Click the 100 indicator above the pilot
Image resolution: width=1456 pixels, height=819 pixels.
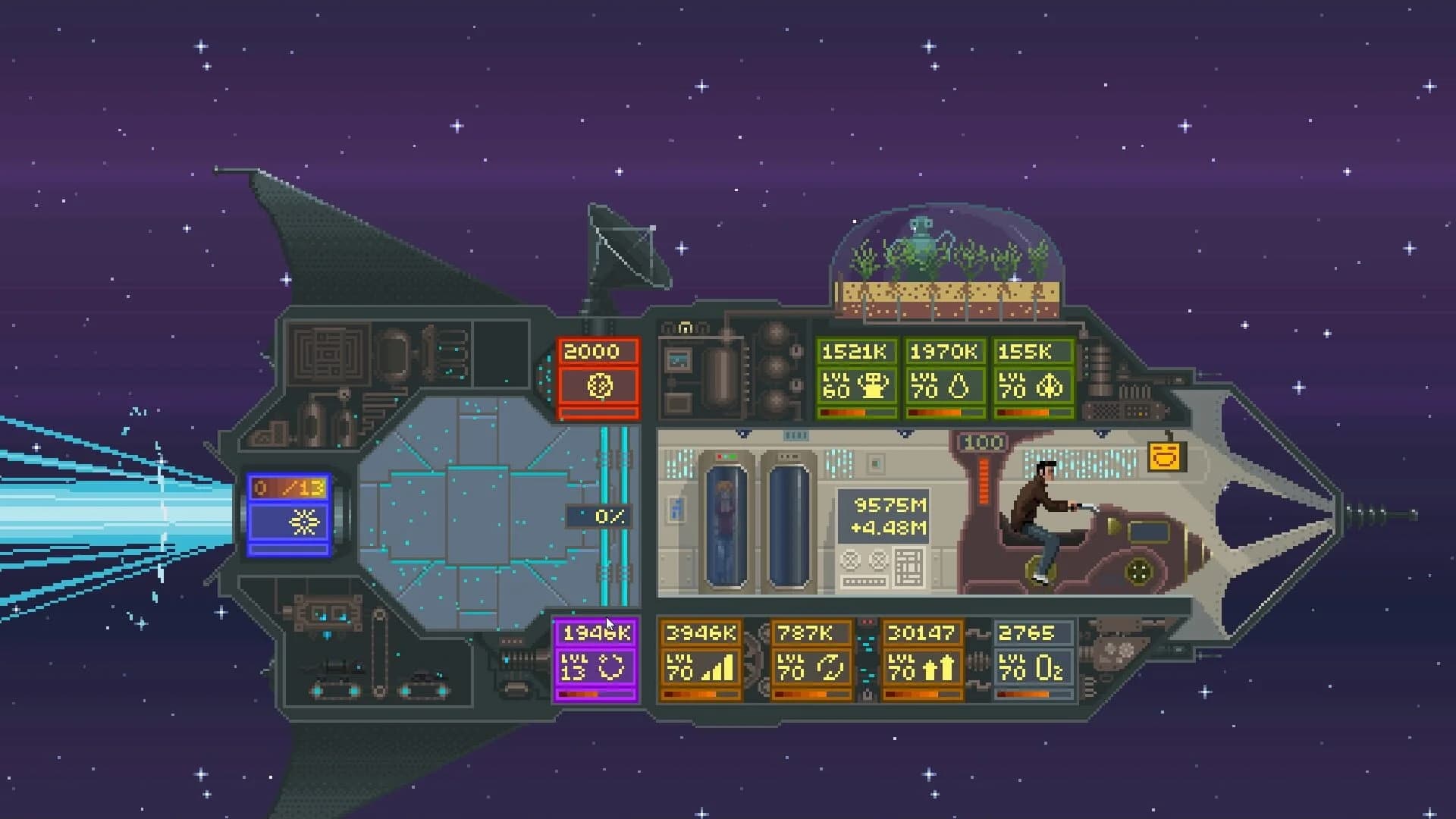tap(981, 441)
